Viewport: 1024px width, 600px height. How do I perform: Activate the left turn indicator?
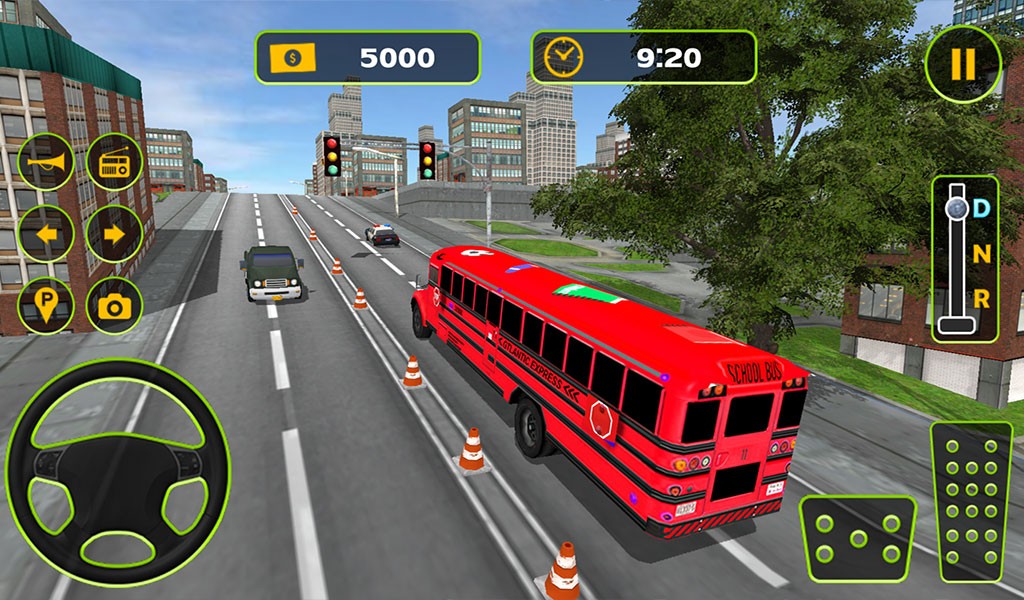click(x=46, y=234)
